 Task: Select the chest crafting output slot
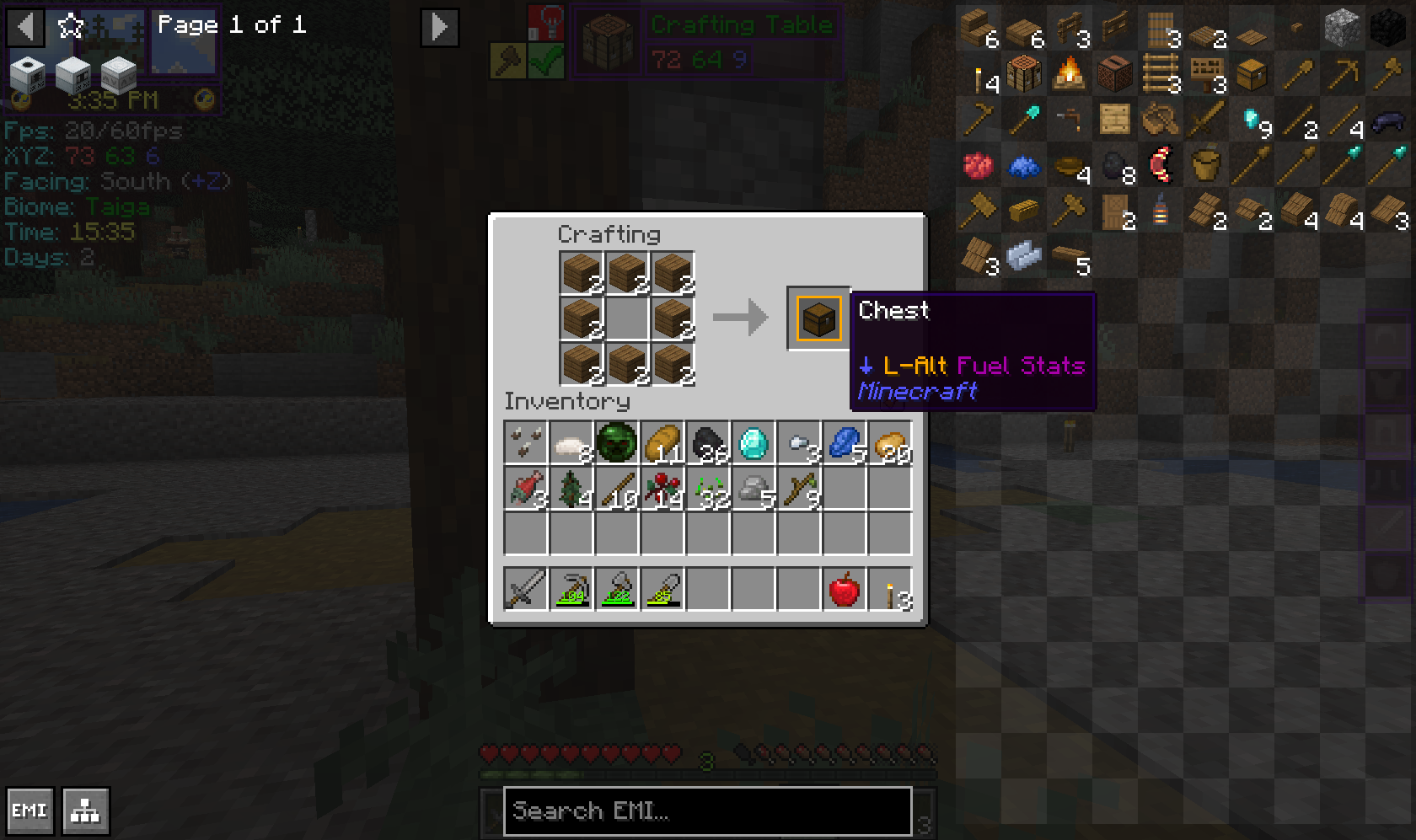(x=818, y=318)
